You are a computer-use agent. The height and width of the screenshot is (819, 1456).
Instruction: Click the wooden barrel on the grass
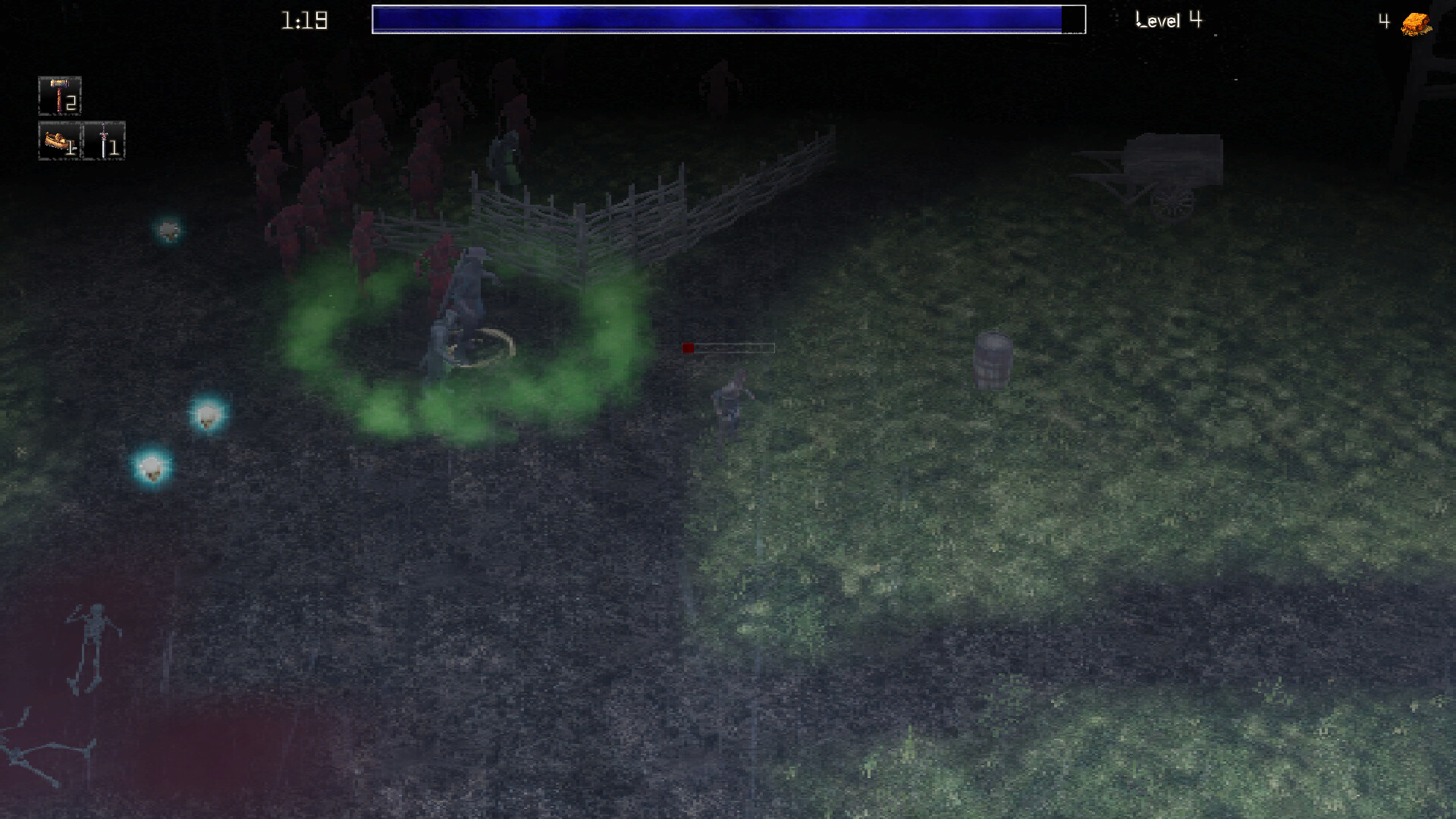coord(994,359)
